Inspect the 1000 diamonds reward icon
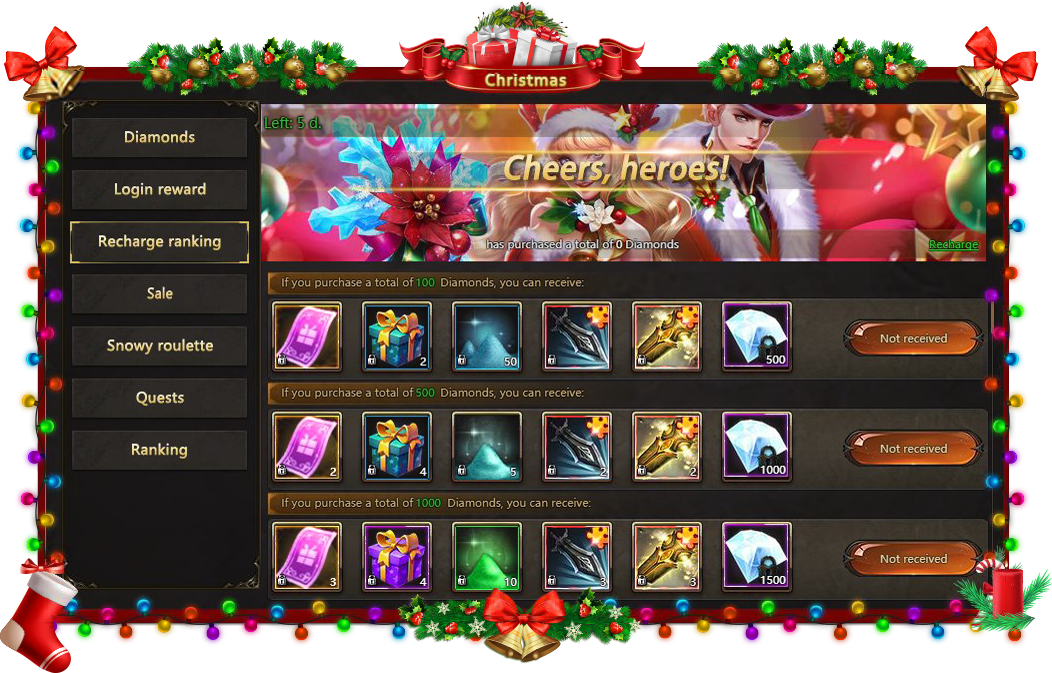Screen dimensions: 1052x673 pyautogui.click(x=757, y=446)
